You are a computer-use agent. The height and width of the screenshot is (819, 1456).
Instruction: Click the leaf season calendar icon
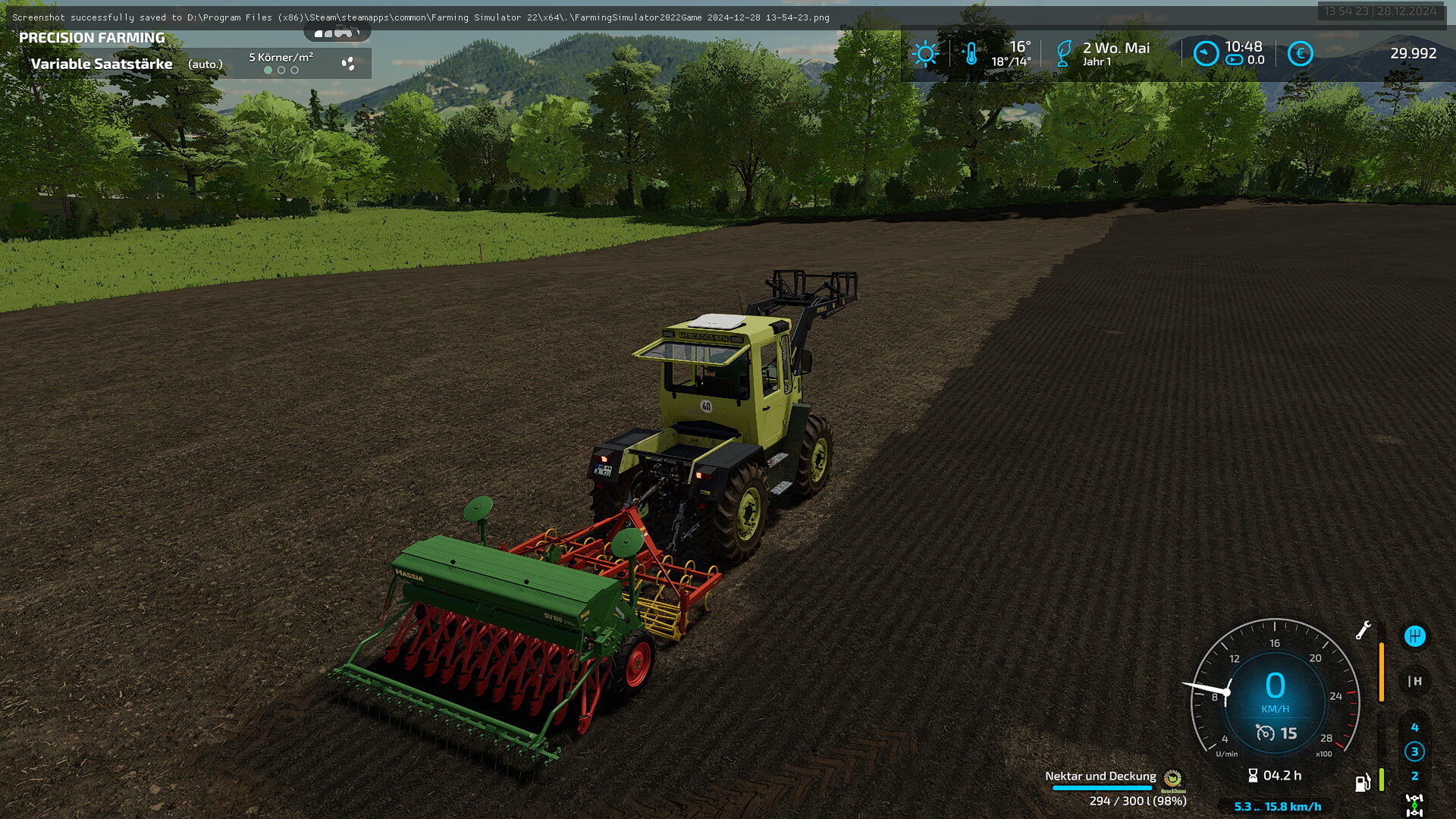(x=1064, y=54)
